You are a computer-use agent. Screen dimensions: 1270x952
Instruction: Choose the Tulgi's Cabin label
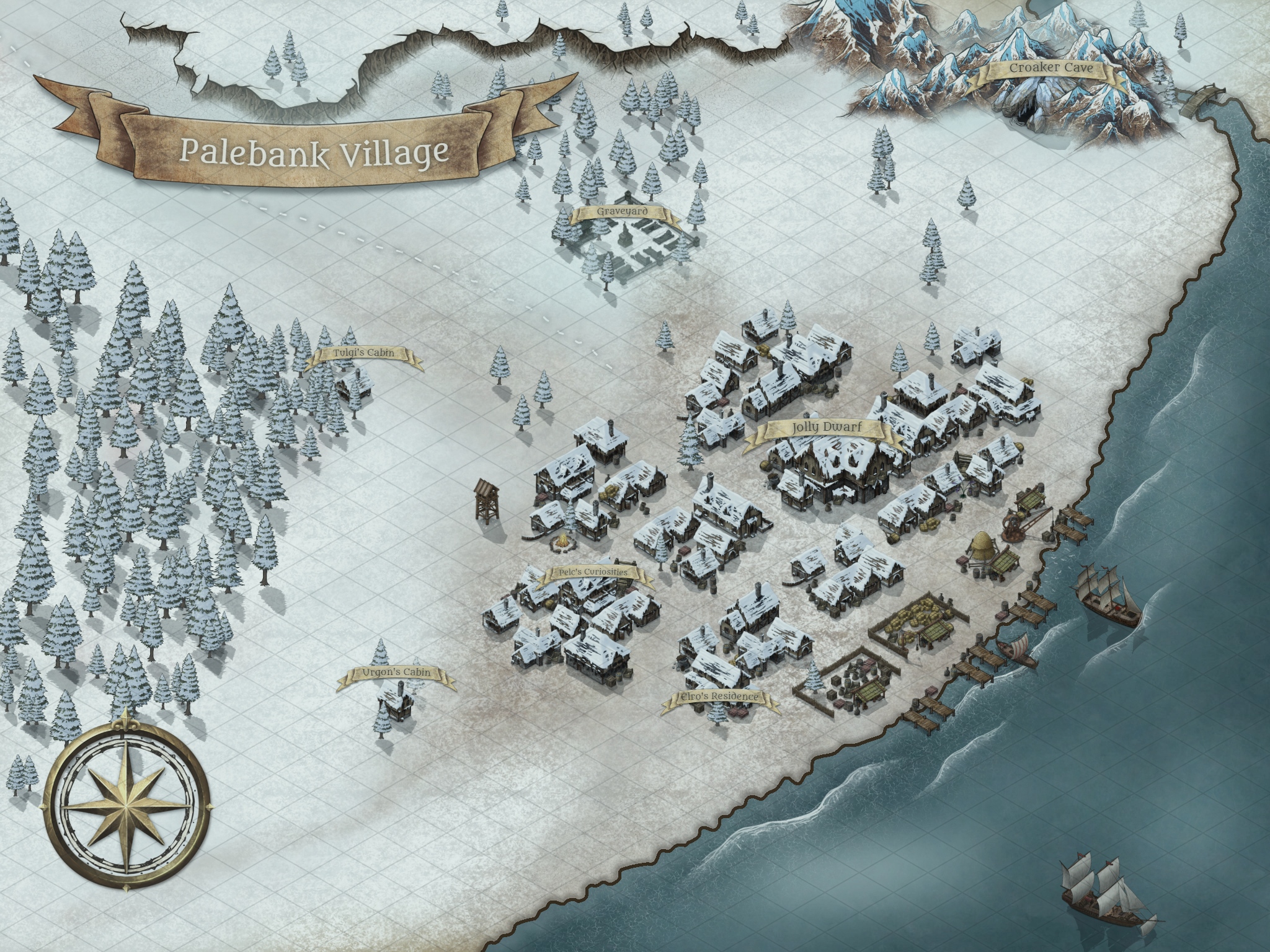point(363,353)
